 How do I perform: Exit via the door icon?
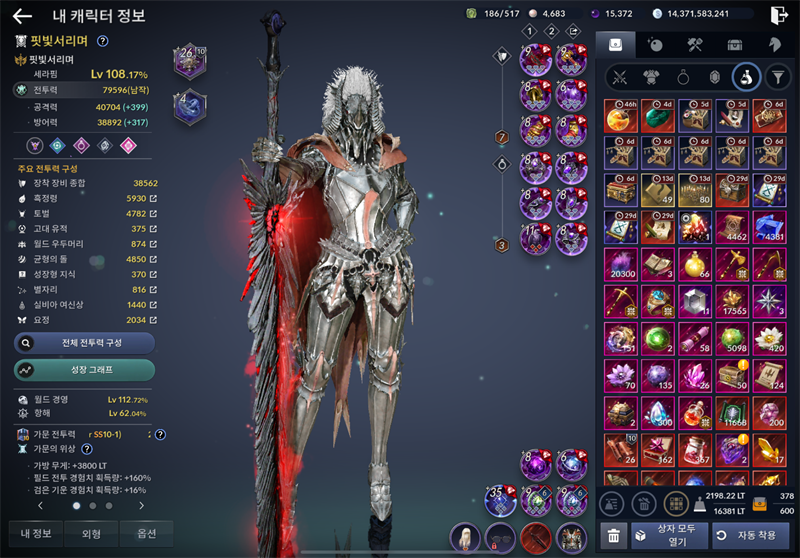(780, 15)
